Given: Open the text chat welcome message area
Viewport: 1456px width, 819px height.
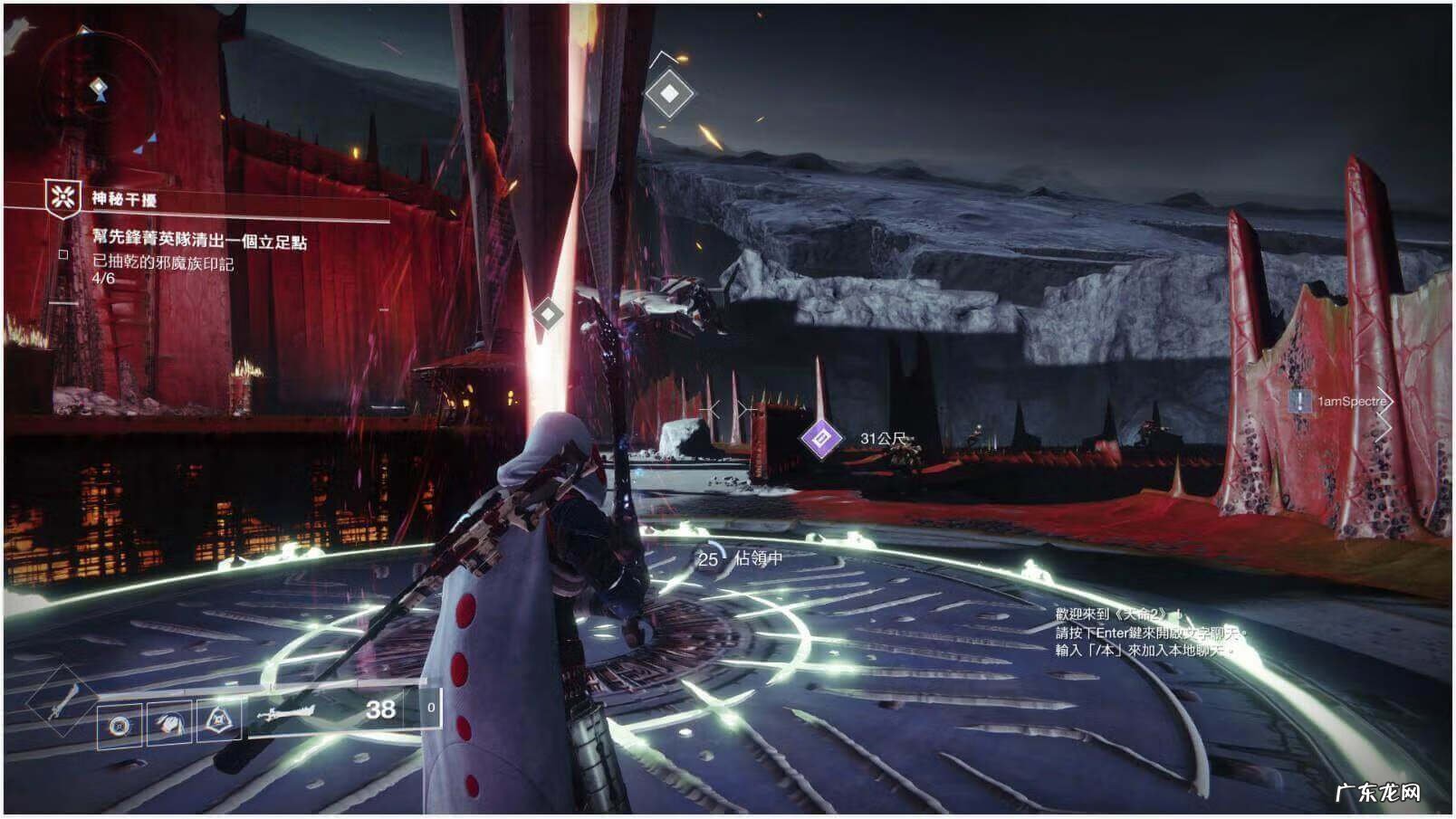Looking at the screenshot, I should [1145, 632].
